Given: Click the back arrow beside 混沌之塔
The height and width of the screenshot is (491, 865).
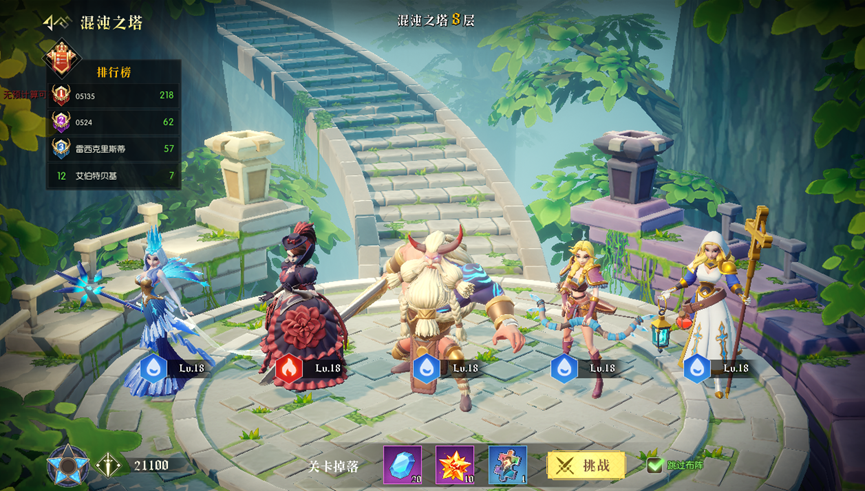Looking at the screenshot, I should point(56,21).
